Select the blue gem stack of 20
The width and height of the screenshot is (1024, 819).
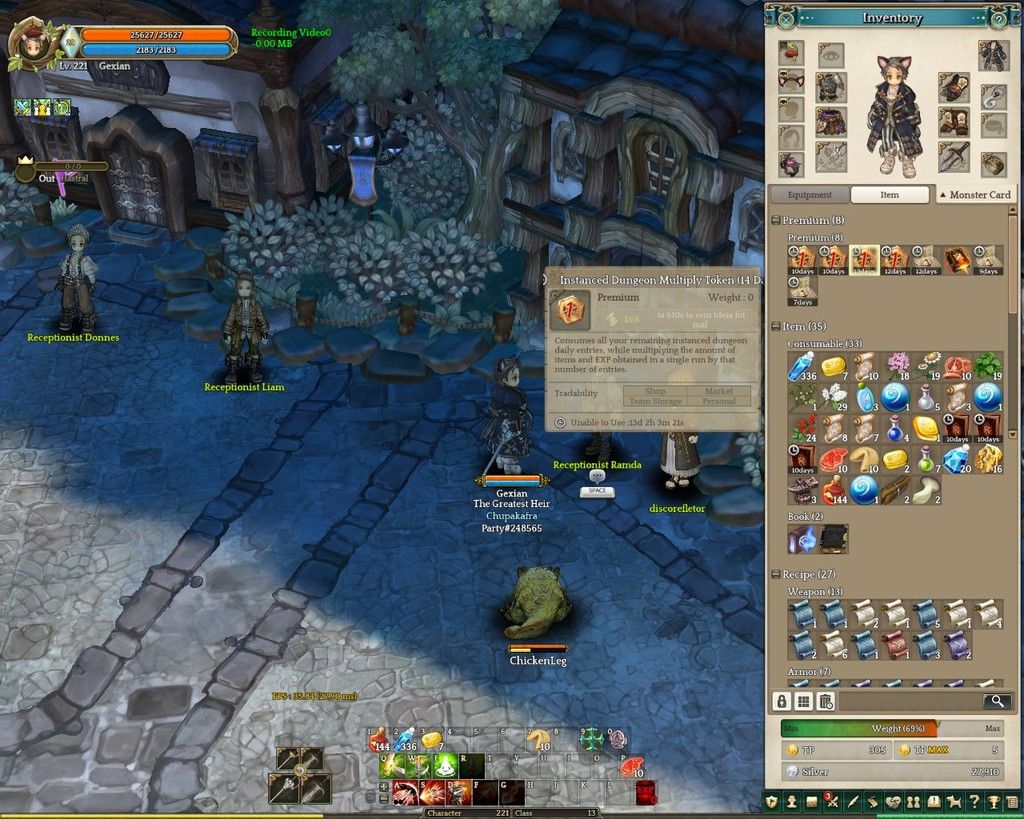[x=957, y=459]
